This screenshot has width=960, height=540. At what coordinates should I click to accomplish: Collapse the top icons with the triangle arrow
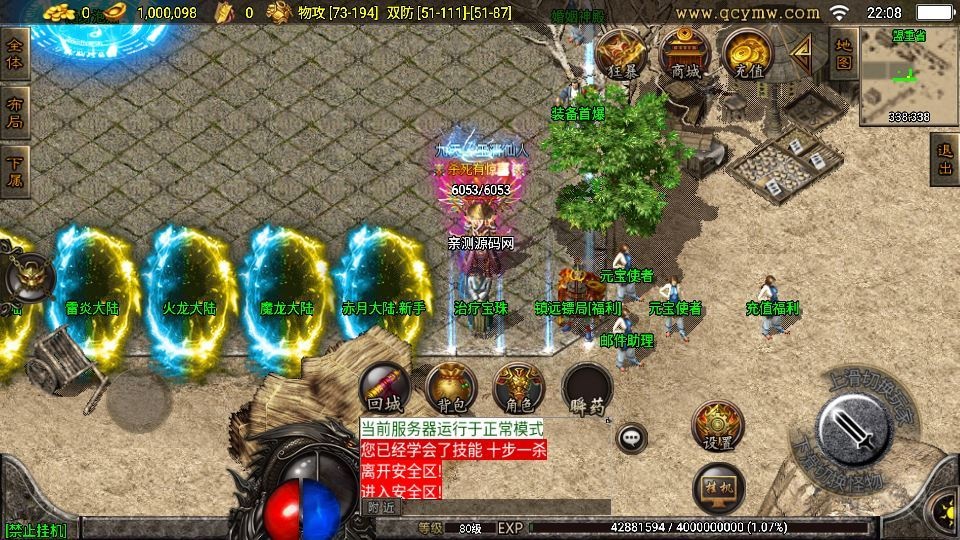point(801,50)
